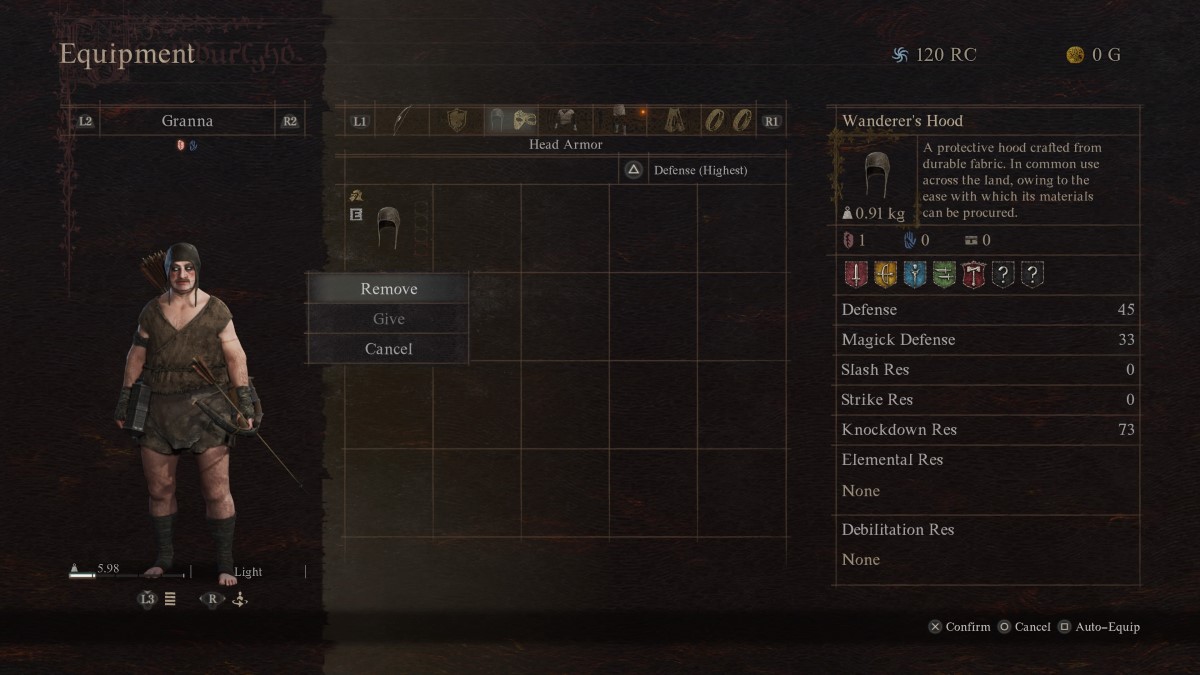Show the cloak equipment tab
The image size is (1200, 675).
[x=675, y=121]
